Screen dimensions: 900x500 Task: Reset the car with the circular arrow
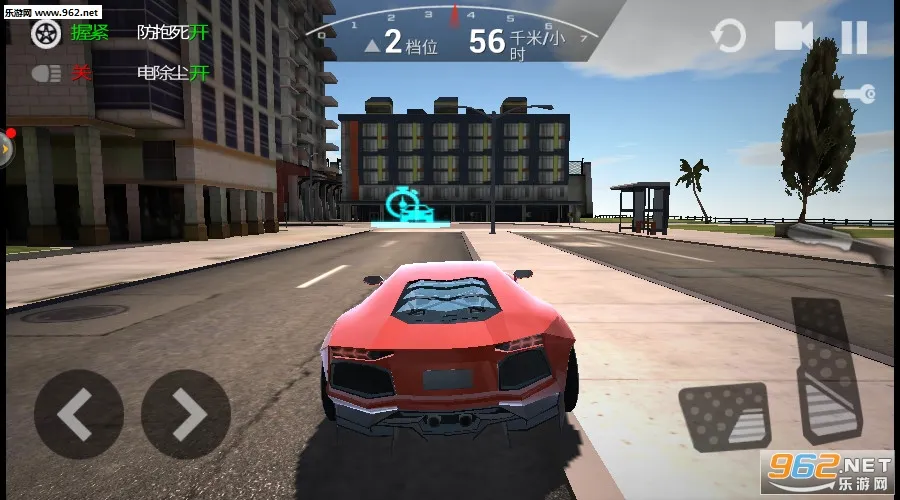(727, 38)
